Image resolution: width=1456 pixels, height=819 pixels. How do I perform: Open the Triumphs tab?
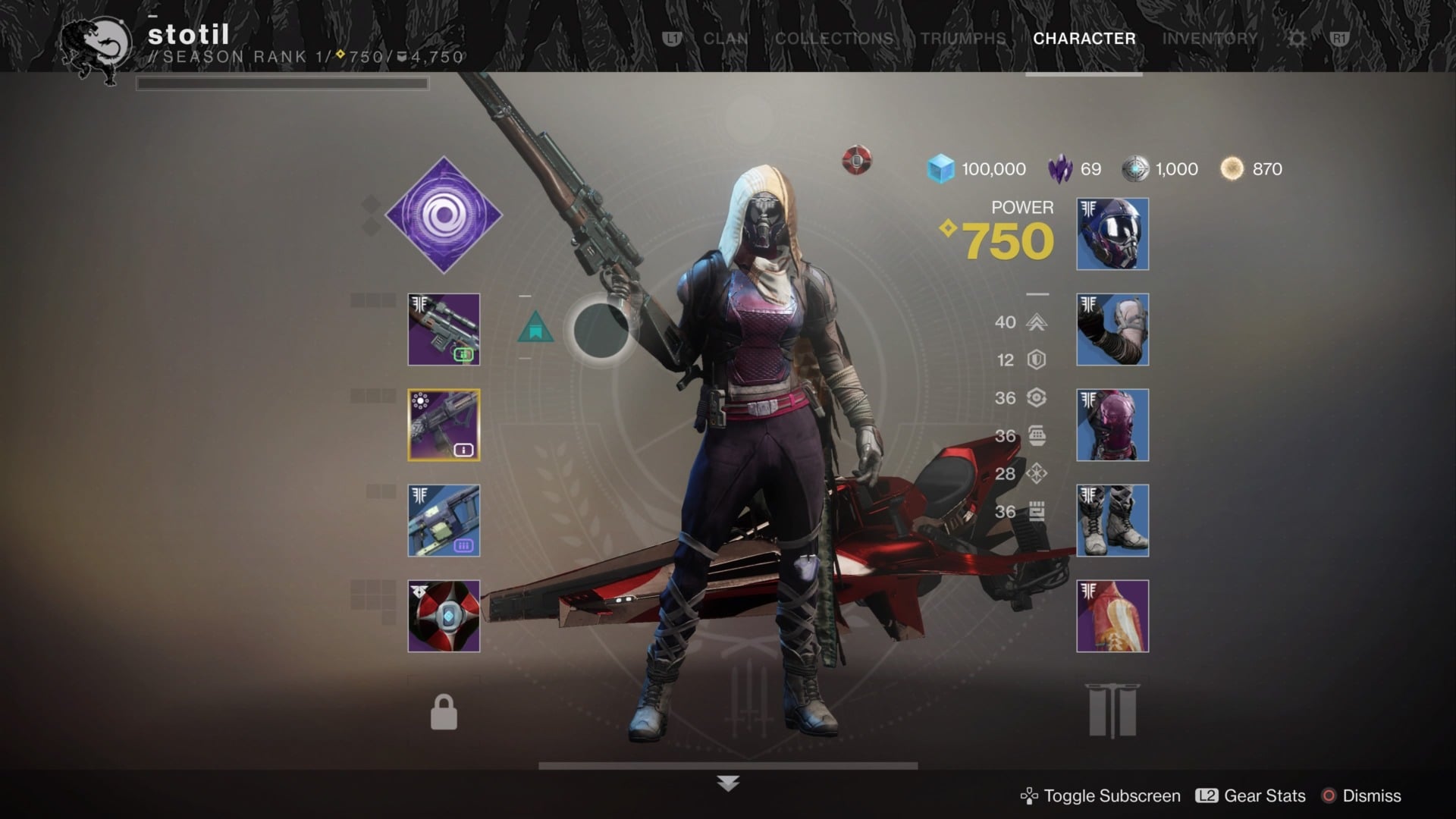(963, 39)
